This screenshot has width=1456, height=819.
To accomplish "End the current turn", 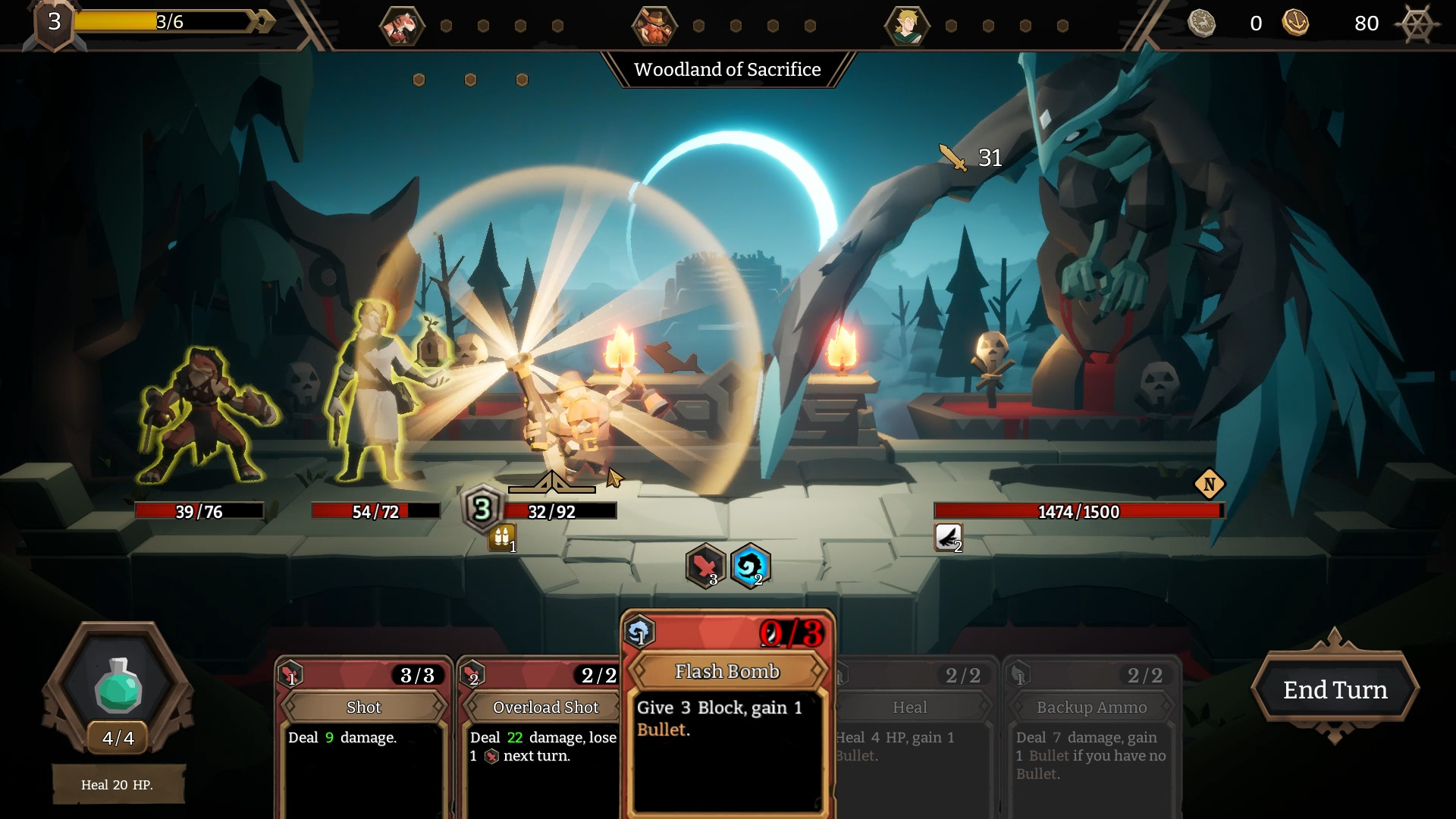I will 1335,689.
